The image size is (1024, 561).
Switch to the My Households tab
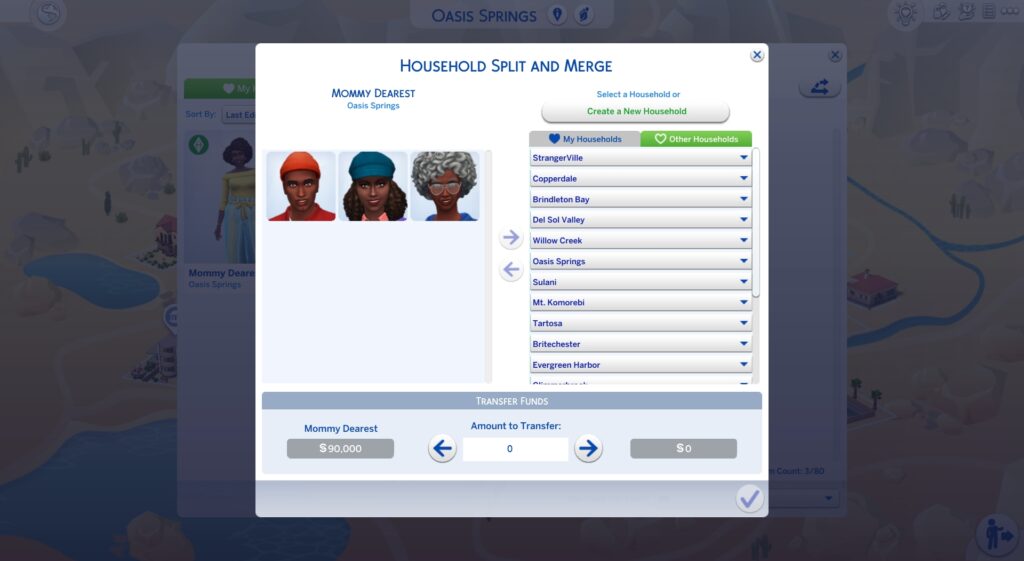tap(585, 140)
